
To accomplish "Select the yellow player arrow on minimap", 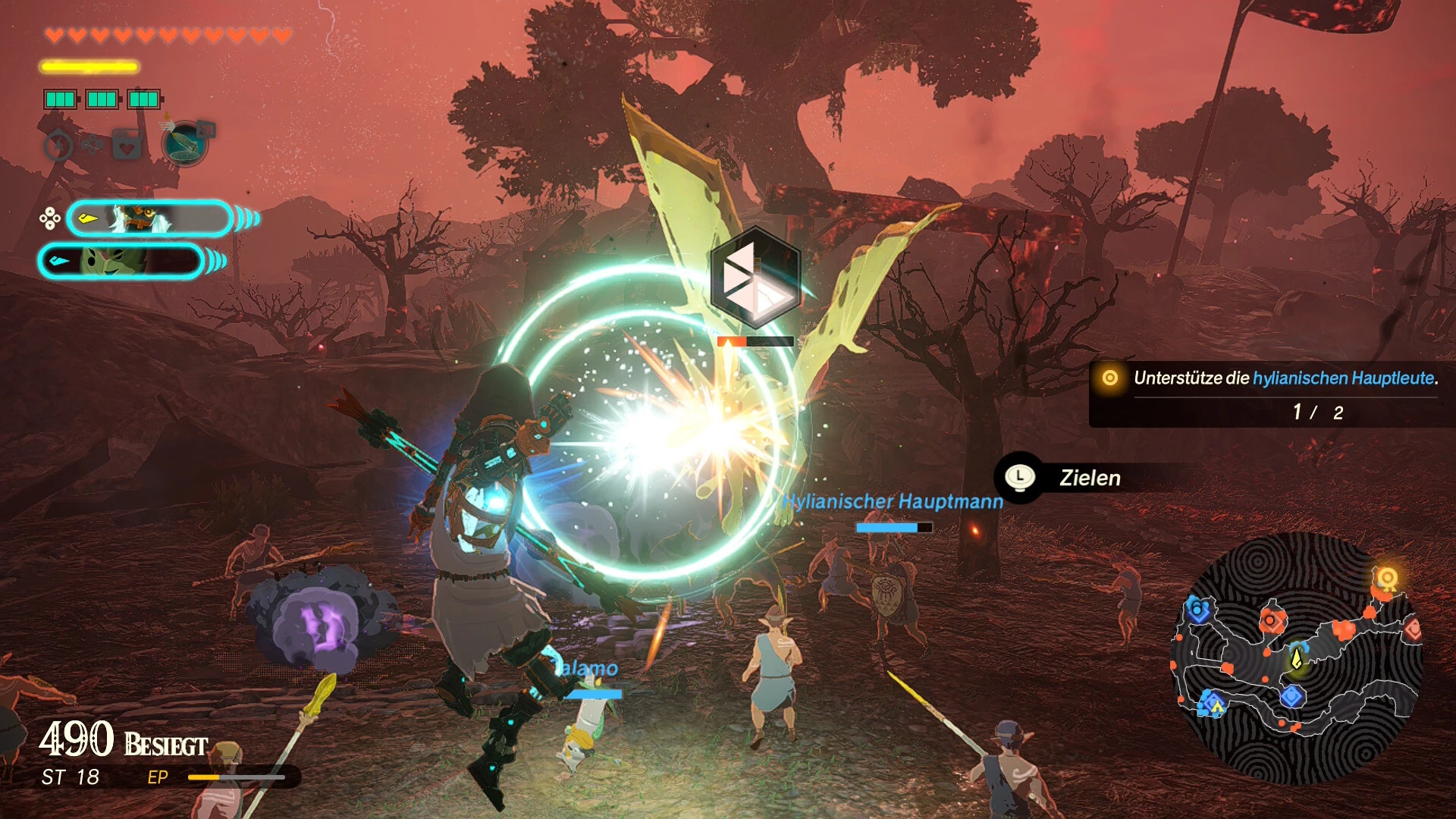I will point(1297,657).
